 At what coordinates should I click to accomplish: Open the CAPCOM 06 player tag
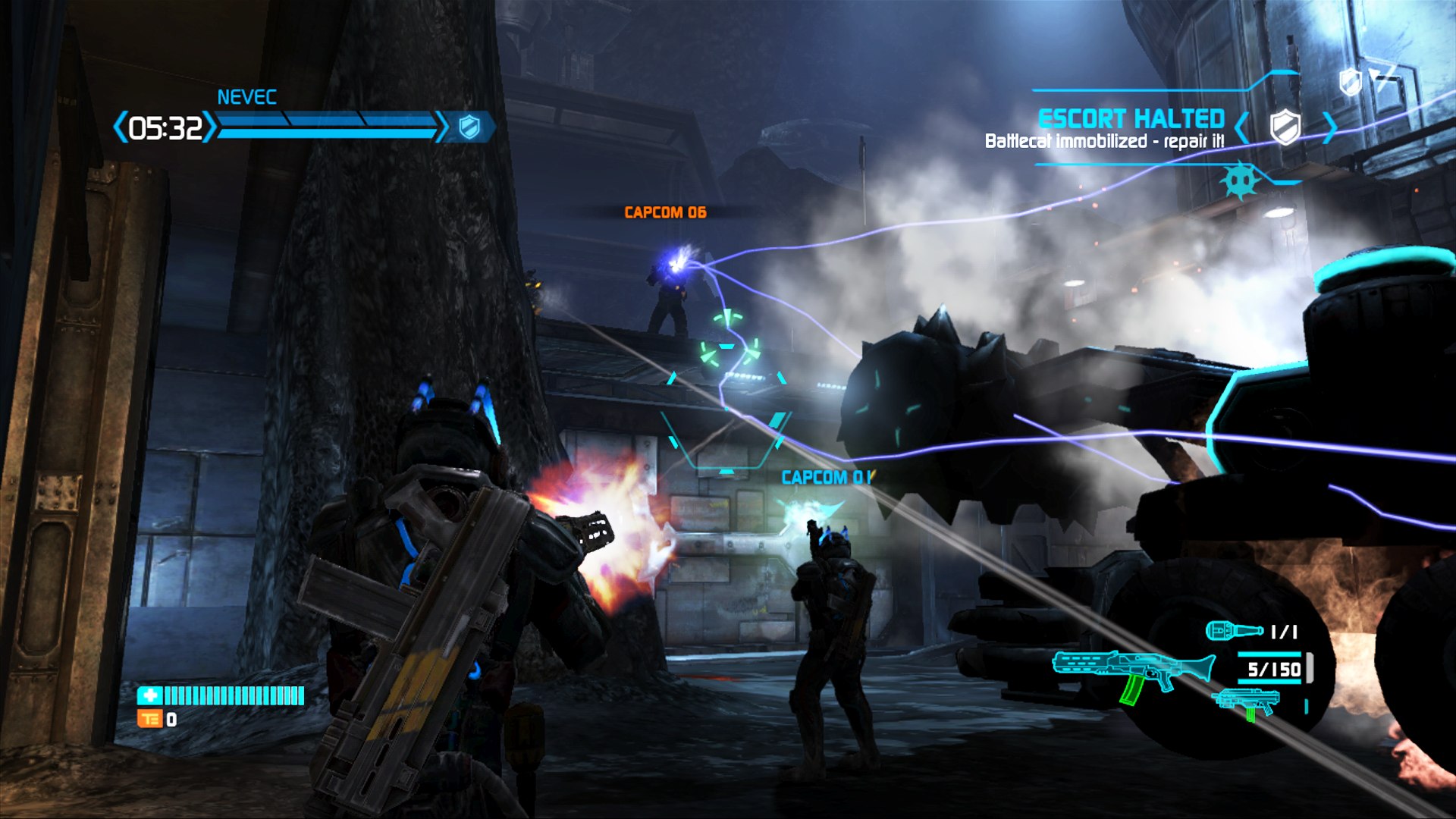pos(664,212)
